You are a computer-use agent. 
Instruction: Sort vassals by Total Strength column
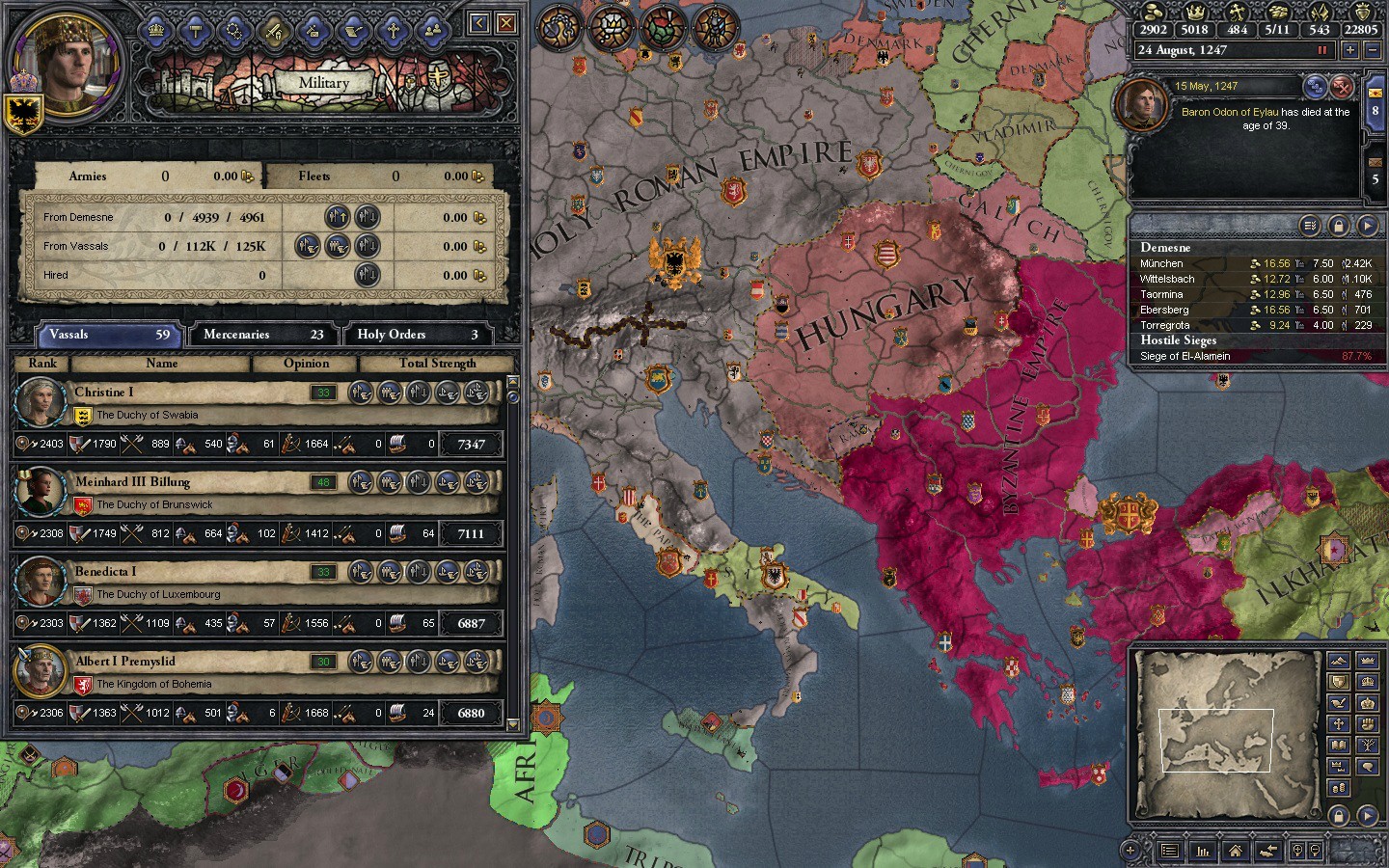(x=437, y=364)
